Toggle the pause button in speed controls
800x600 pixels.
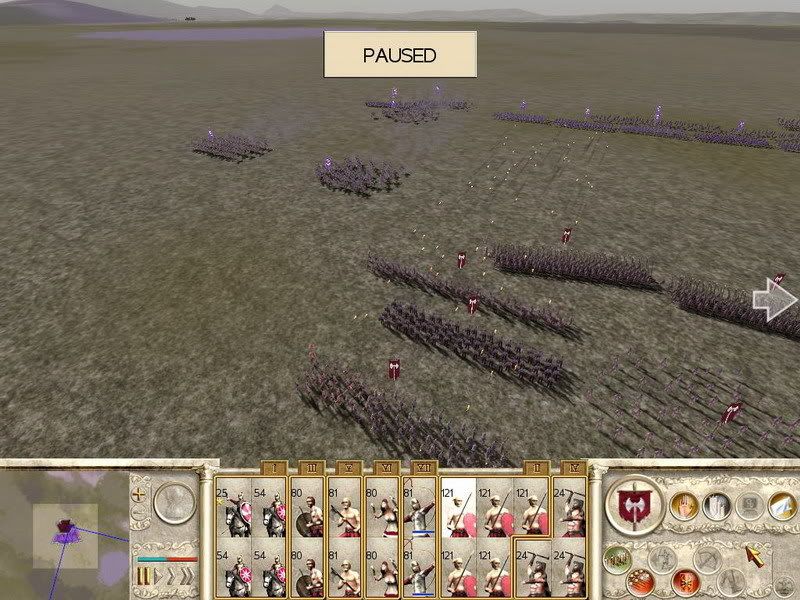point(144,577)
